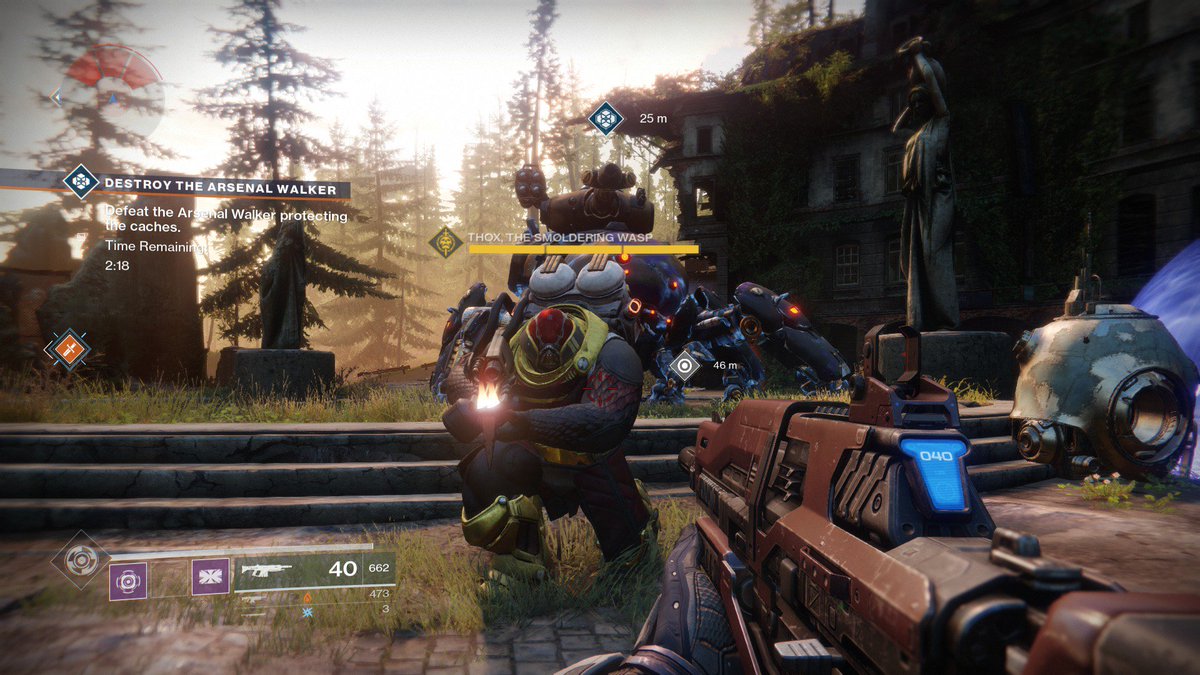Click the yellow boss icon beside Thox's name
Screen dimensions: 1200x675
coord(446,242)
